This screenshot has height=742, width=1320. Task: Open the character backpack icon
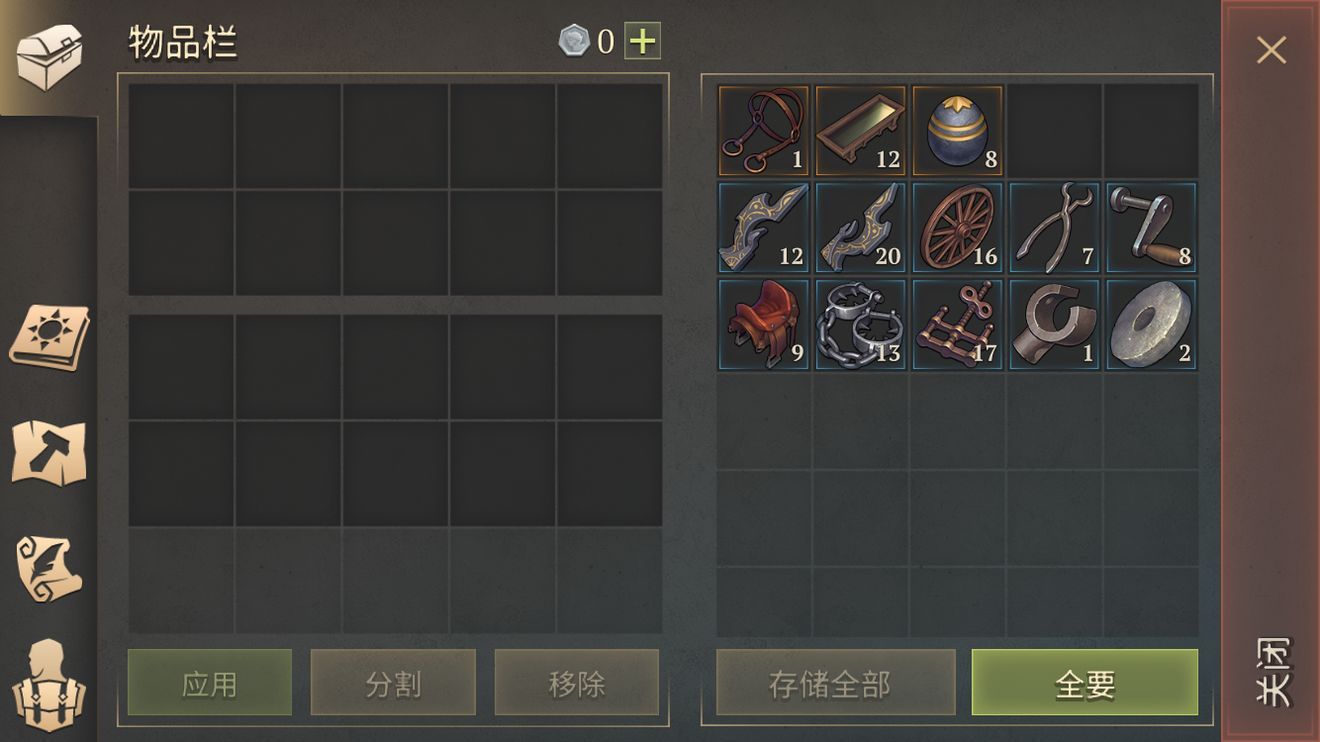49,686
